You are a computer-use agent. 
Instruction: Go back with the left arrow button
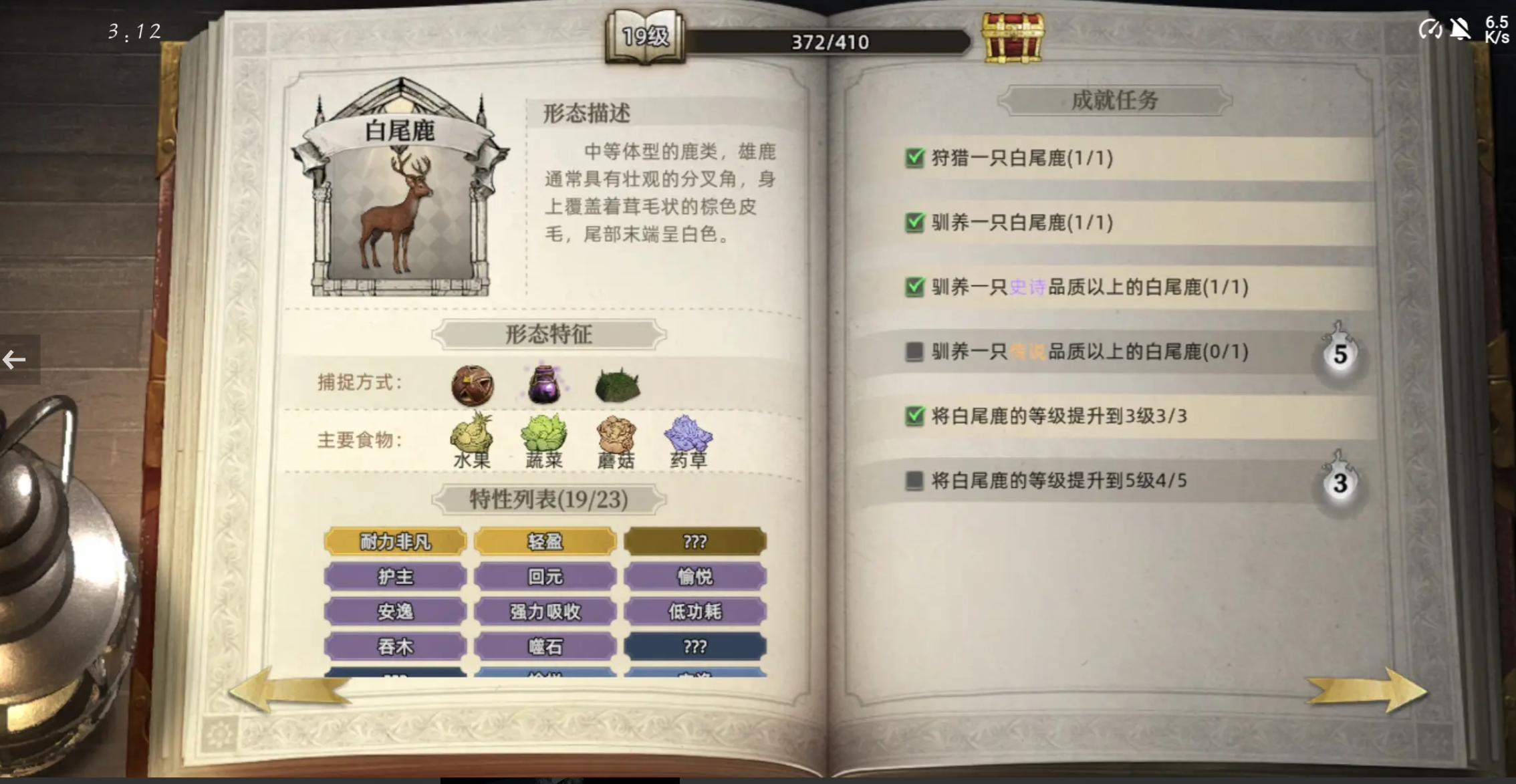[x=16, y=360]
